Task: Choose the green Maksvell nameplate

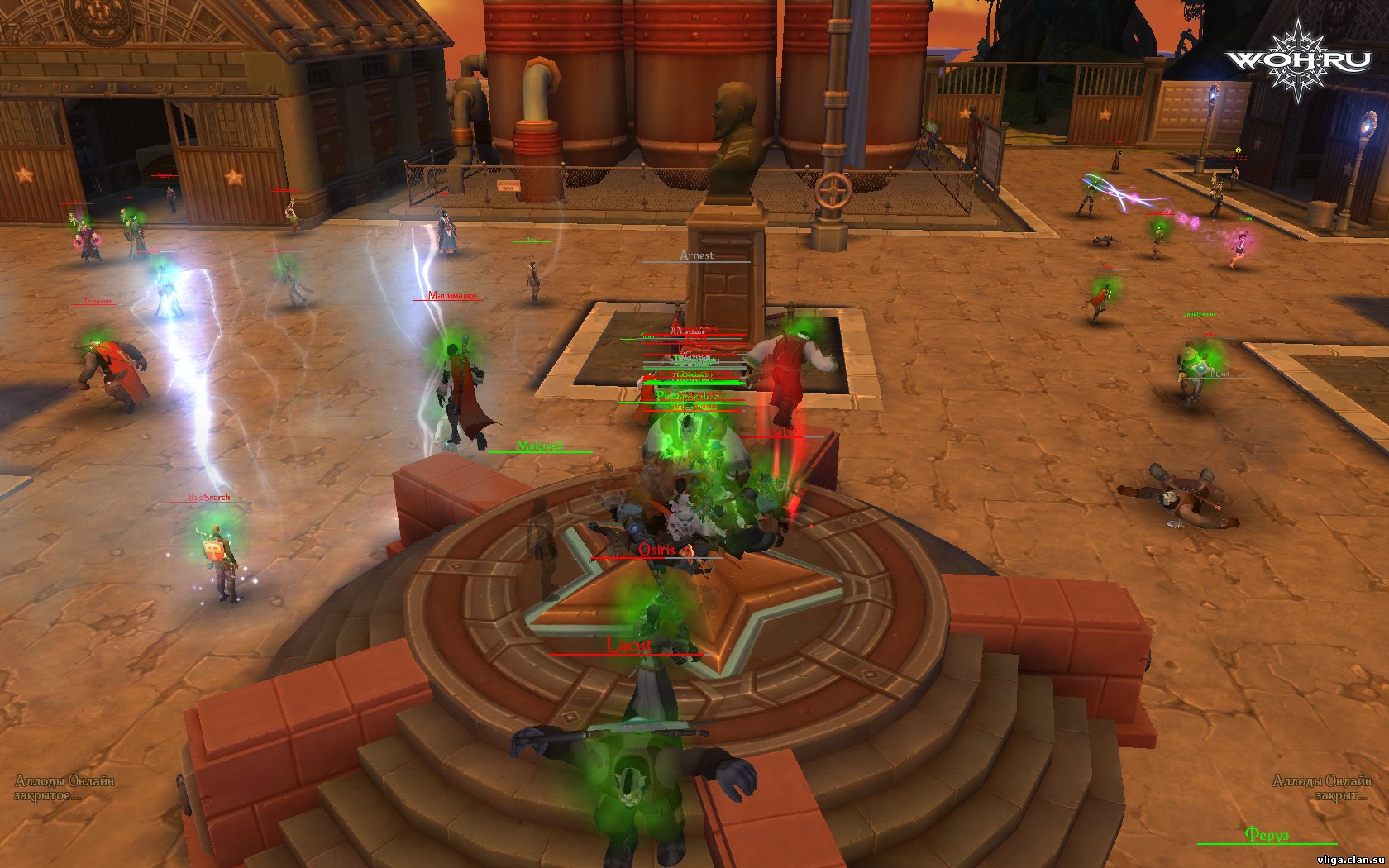Action: tap(539, 446)
